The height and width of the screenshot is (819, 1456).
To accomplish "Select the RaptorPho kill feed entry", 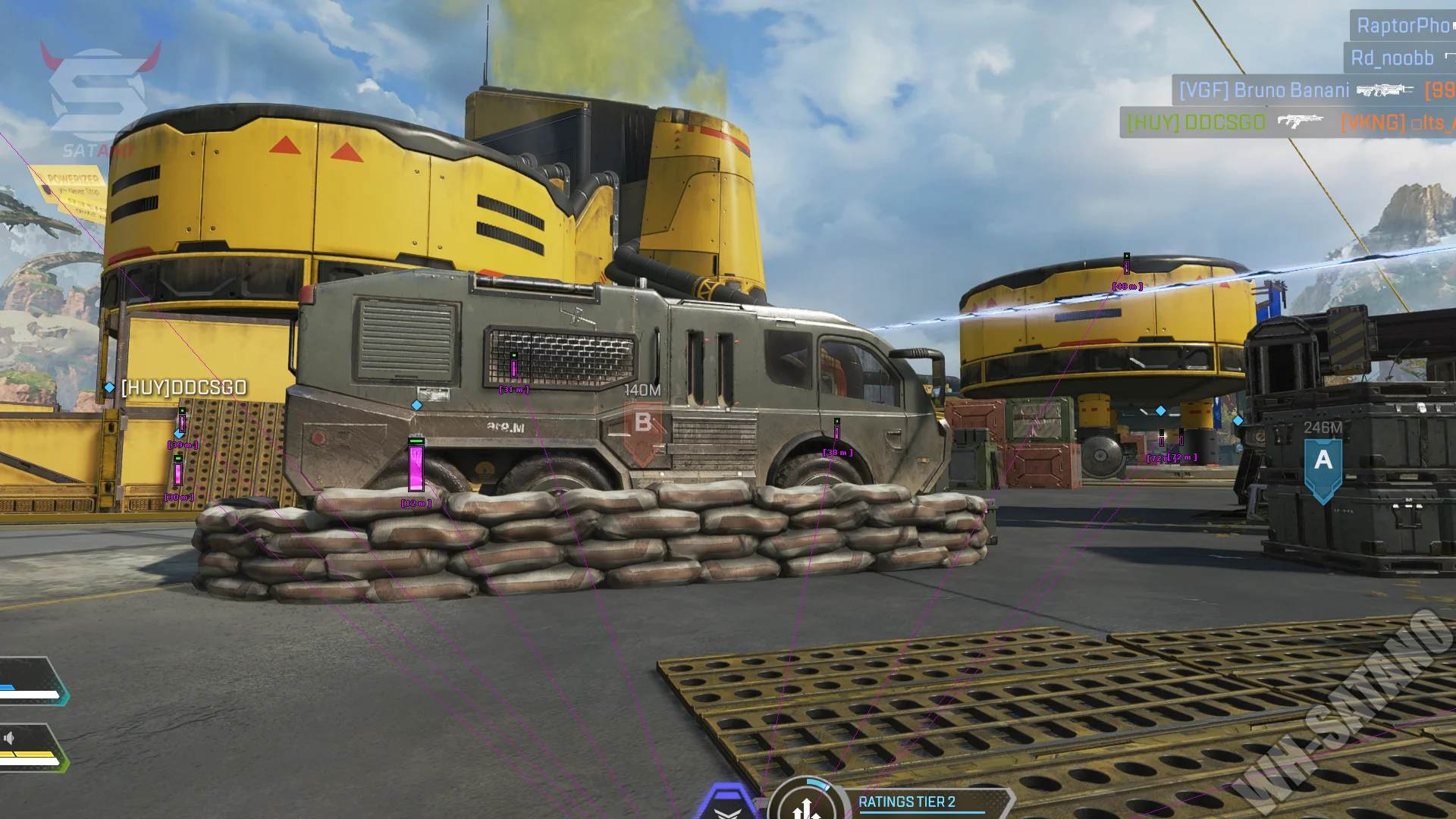I will point(1402,26).
